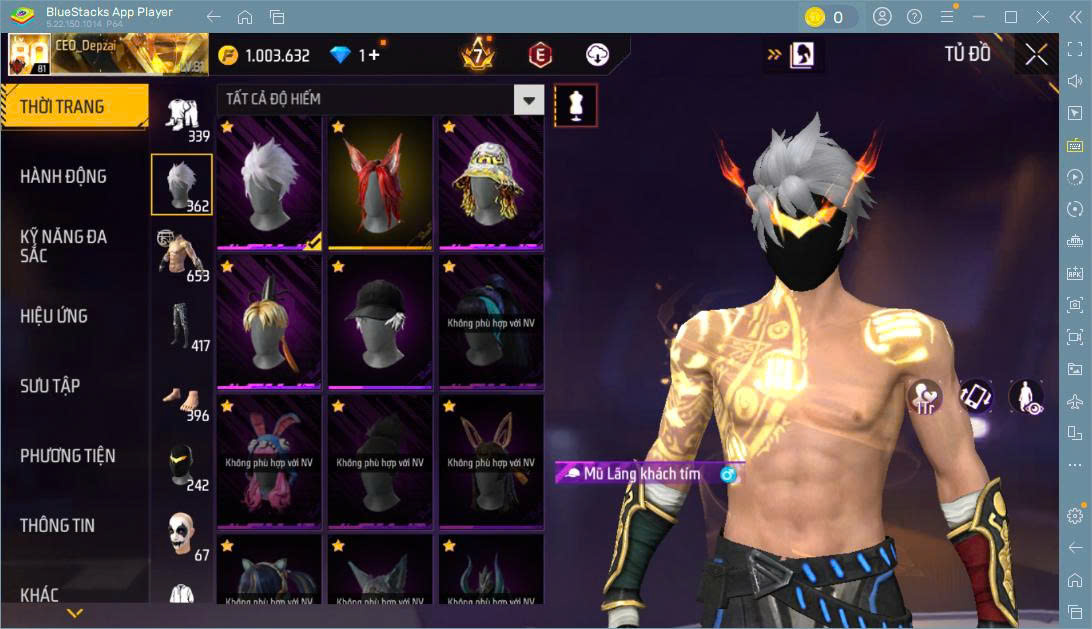Open the HÀNH ĐỘNG category
Screen dimensions: 1092x629
point(63,177)
